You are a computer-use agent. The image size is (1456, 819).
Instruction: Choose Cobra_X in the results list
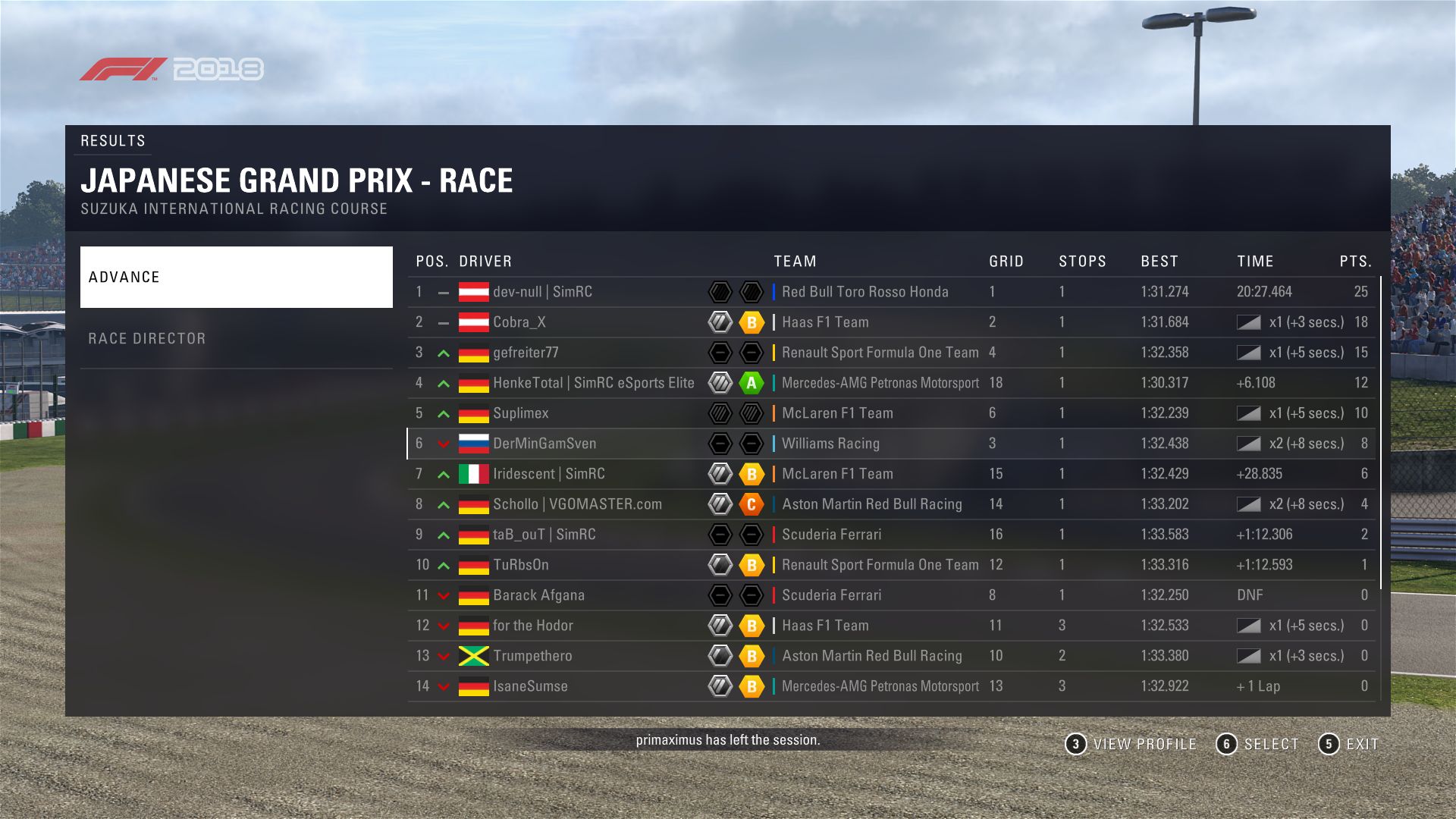[x=519, y=322]
